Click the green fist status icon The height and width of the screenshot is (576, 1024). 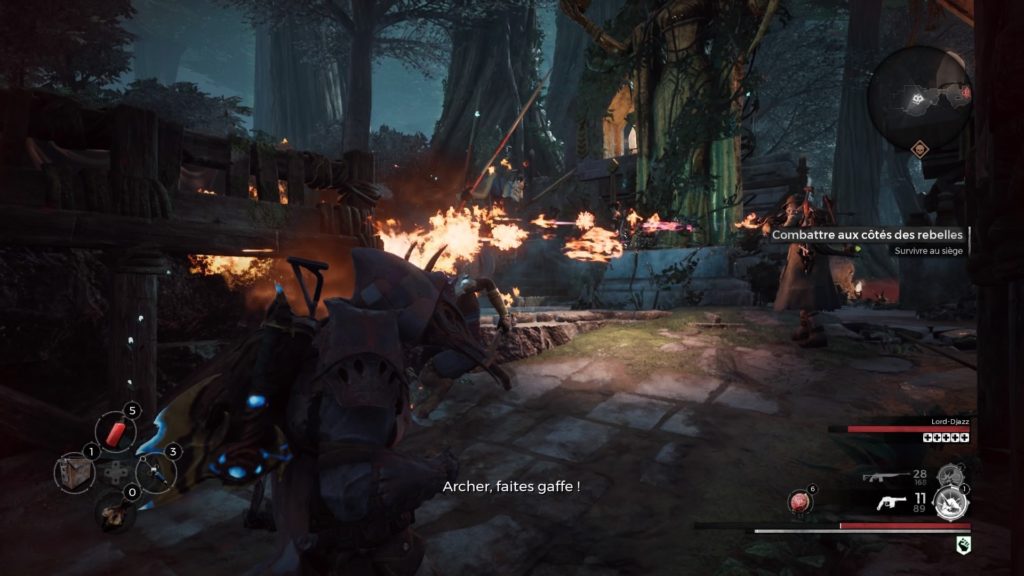click(962, 543)
